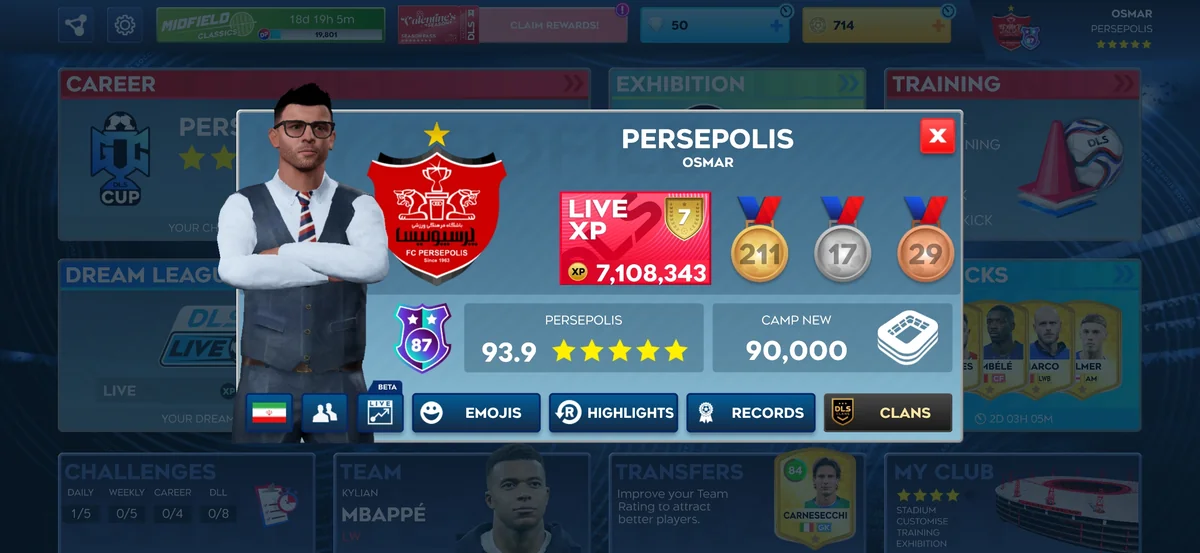1200x553 pixels.
Task: Open the Live stats beta chart button
Action: tap(380, 412)
